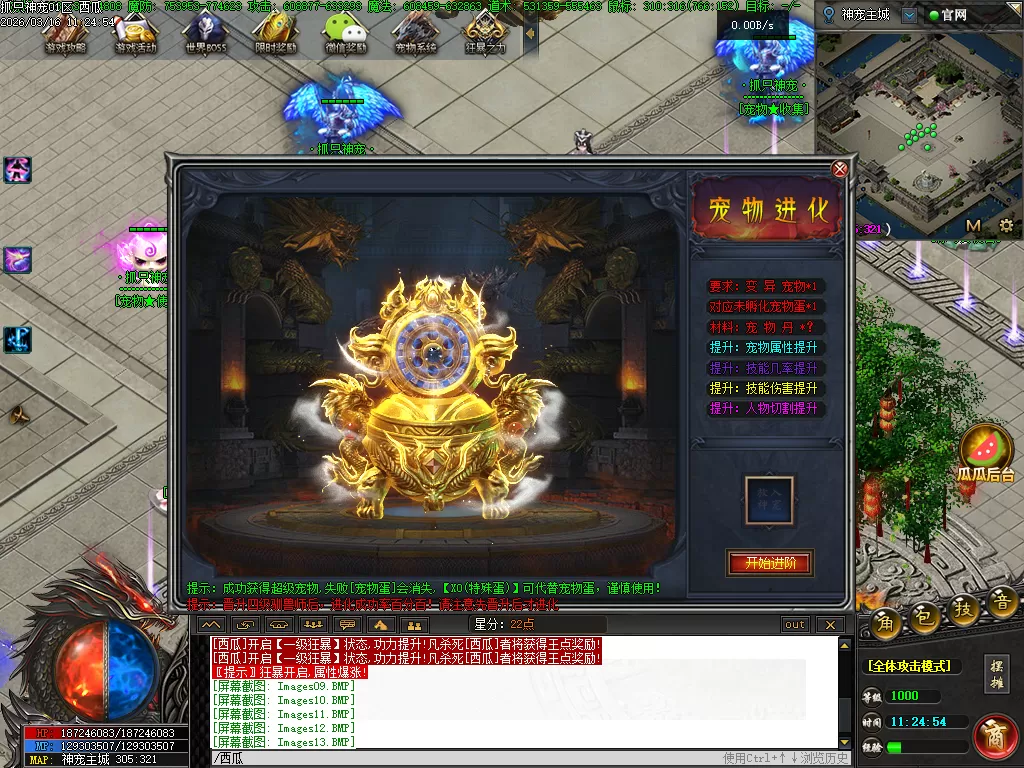Image resolution: width=1024 pixels, height=768 pixels.
Task: Activate the 狂暴之力 berserk power icon
Action: [485, 35]
